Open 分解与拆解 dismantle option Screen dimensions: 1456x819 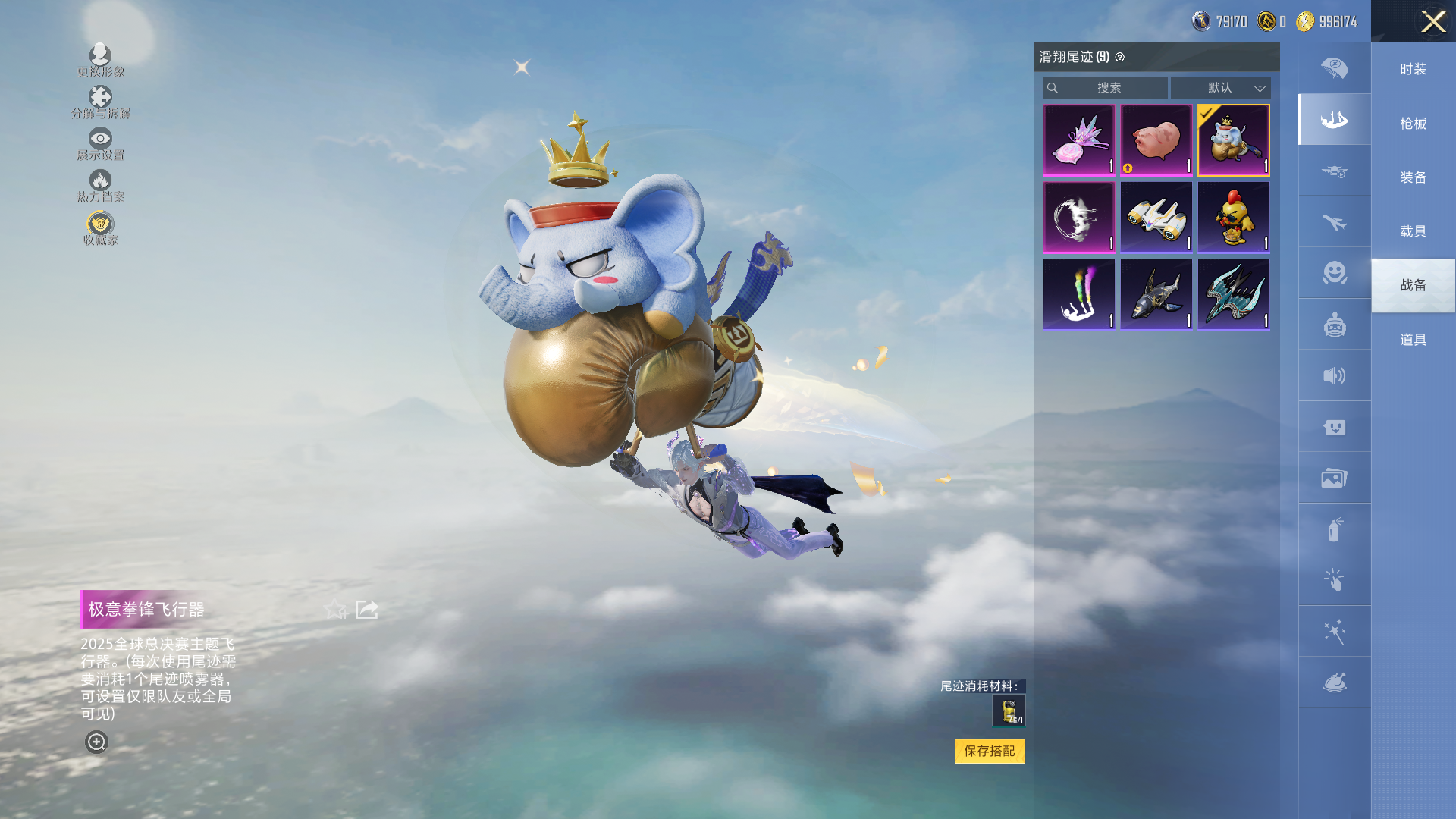point(100,102)
